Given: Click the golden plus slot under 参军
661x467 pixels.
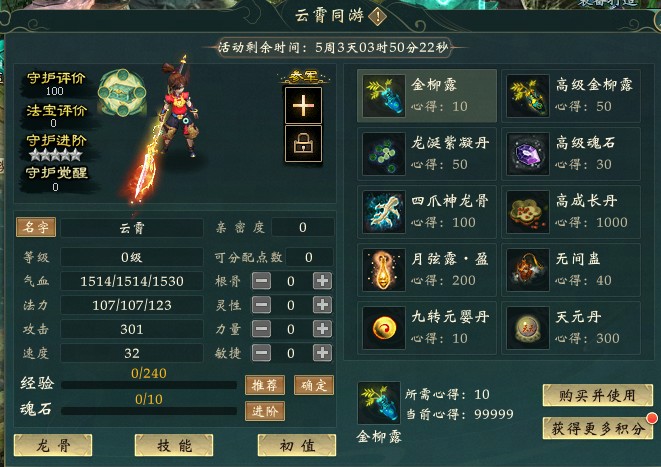Looking at the screenshot, I should coord(302,104).
